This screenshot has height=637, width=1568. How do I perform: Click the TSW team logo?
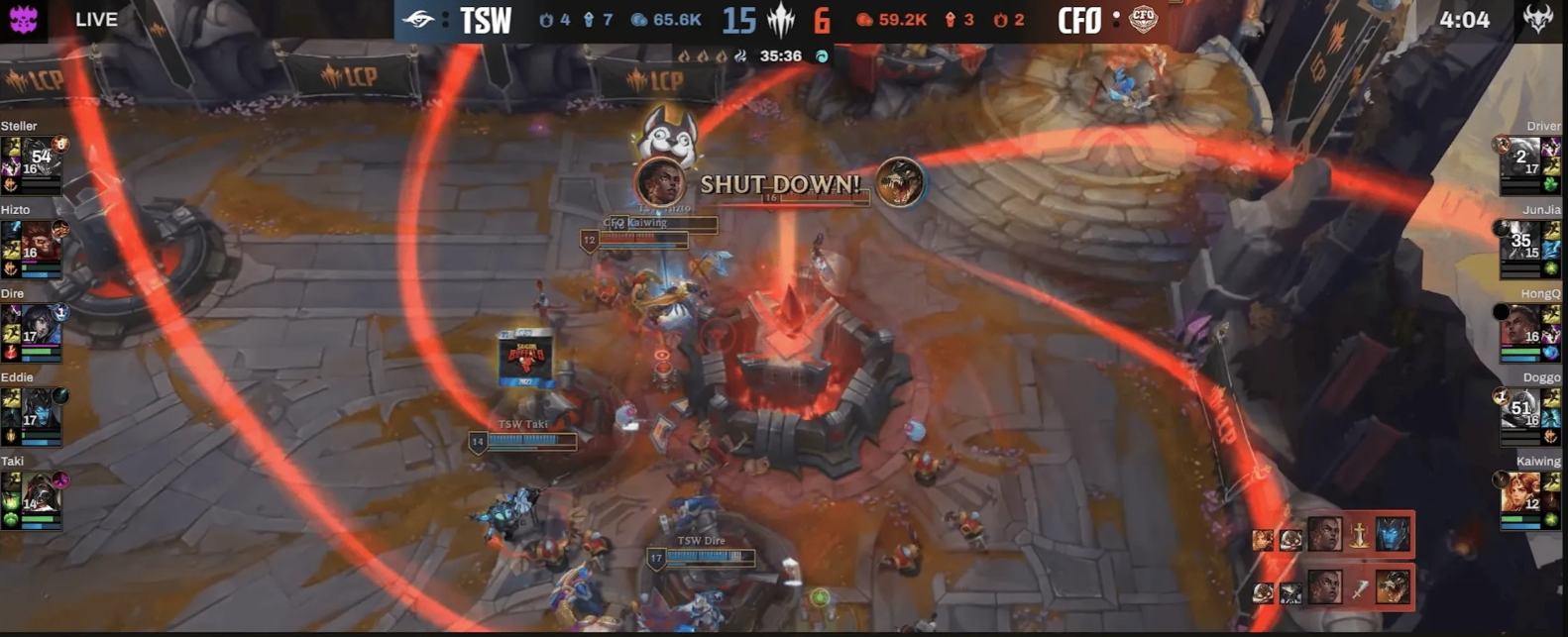(x=418, y=19)
